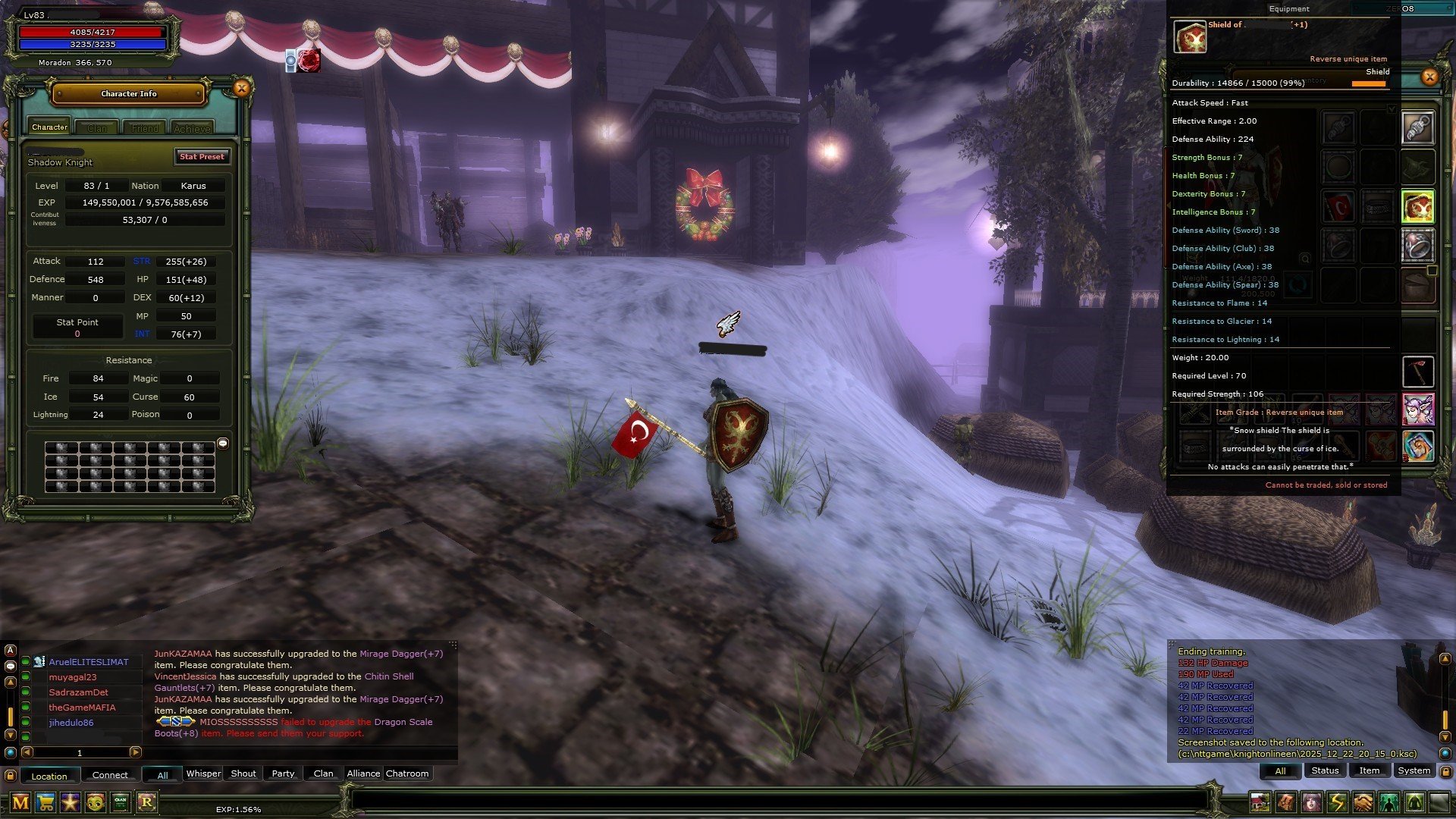Click the gold M menu icon

pos(20,802)
